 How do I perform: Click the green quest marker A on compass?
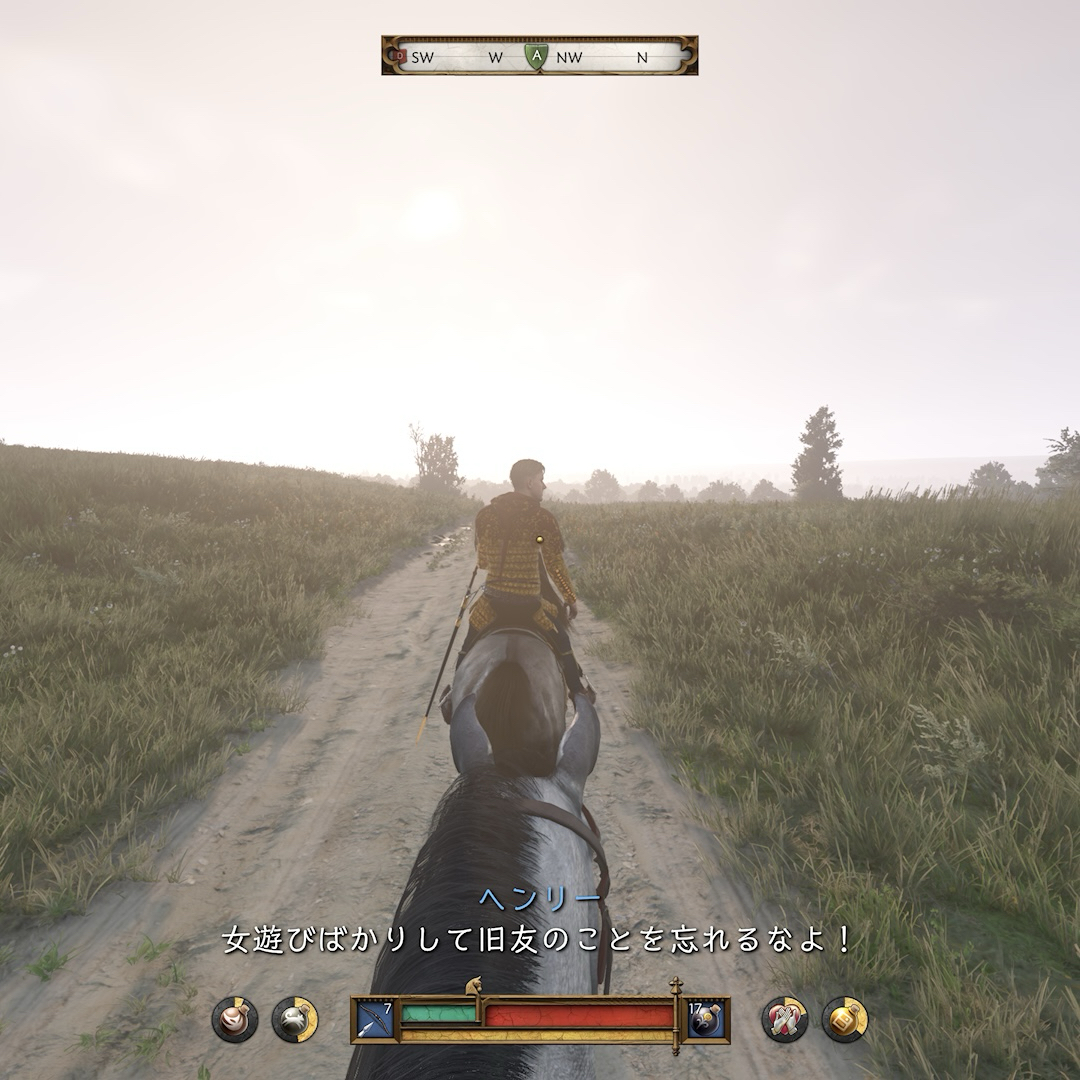point(537,57)
